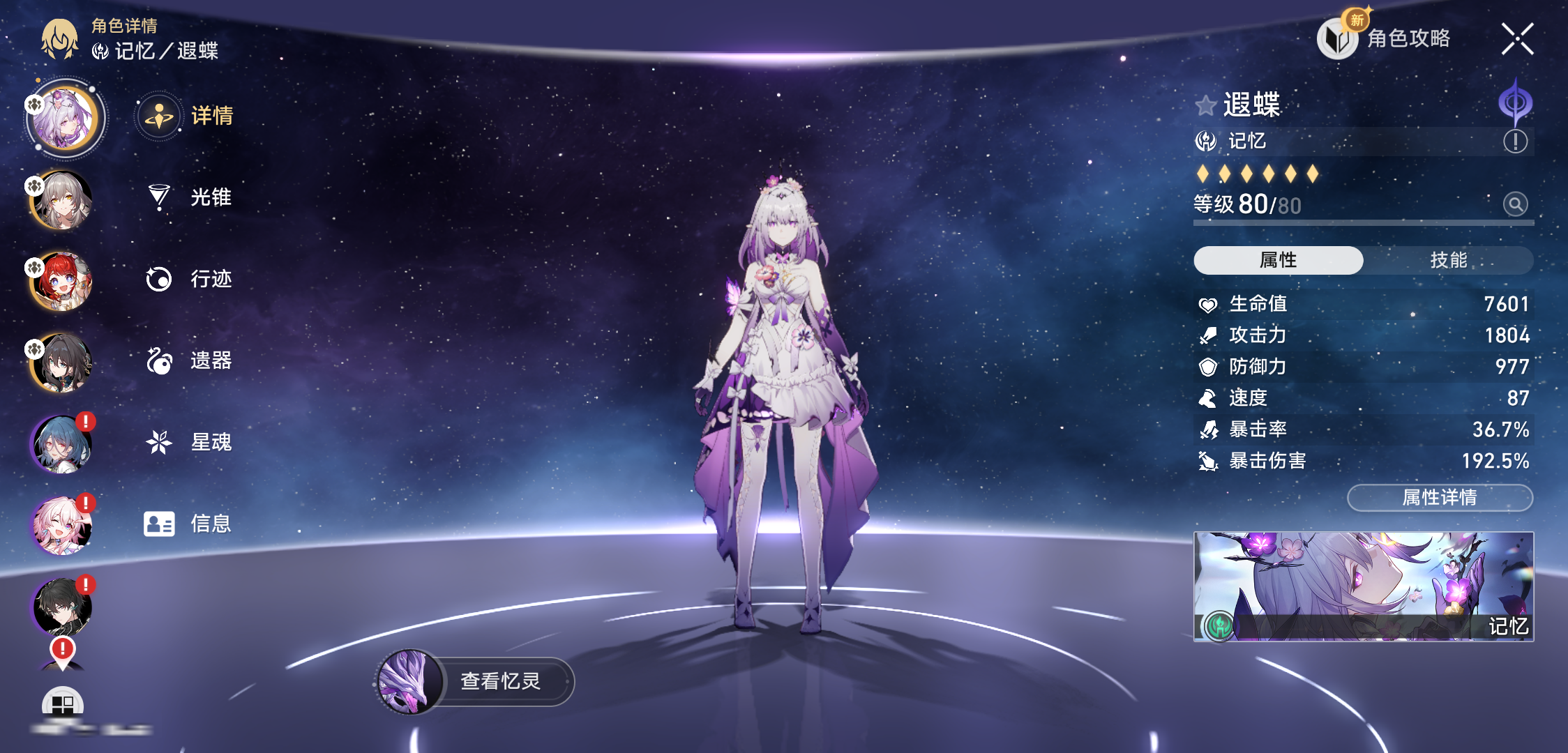Choose the pink-haired character portrait
The width and height of the screenshot is (1568, 753).
[x=61, y=526]
